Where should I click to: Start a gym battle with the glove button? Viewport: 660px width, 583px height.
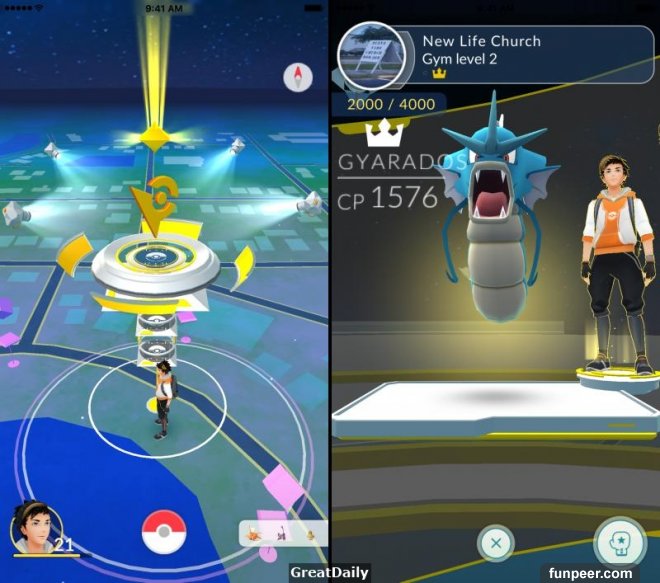(x=616, y=542)
